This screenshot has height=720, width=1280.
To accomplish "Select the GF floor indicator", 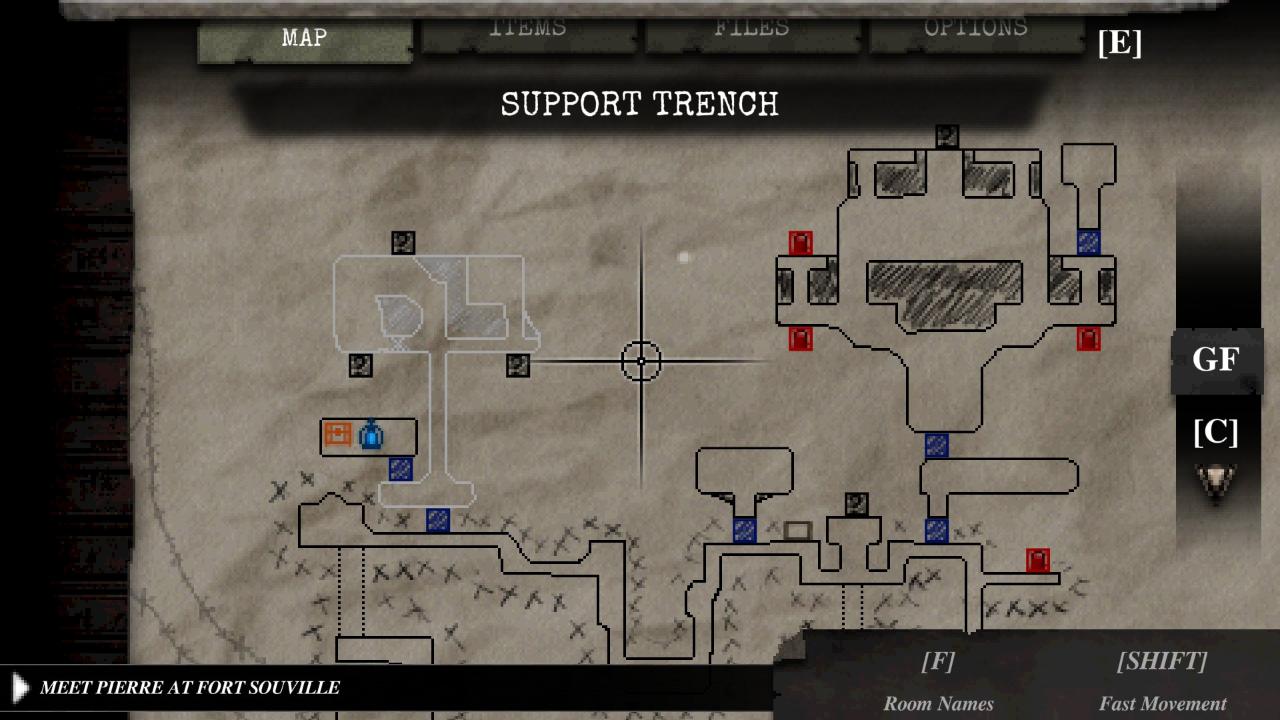I will tap(1214, 359).
